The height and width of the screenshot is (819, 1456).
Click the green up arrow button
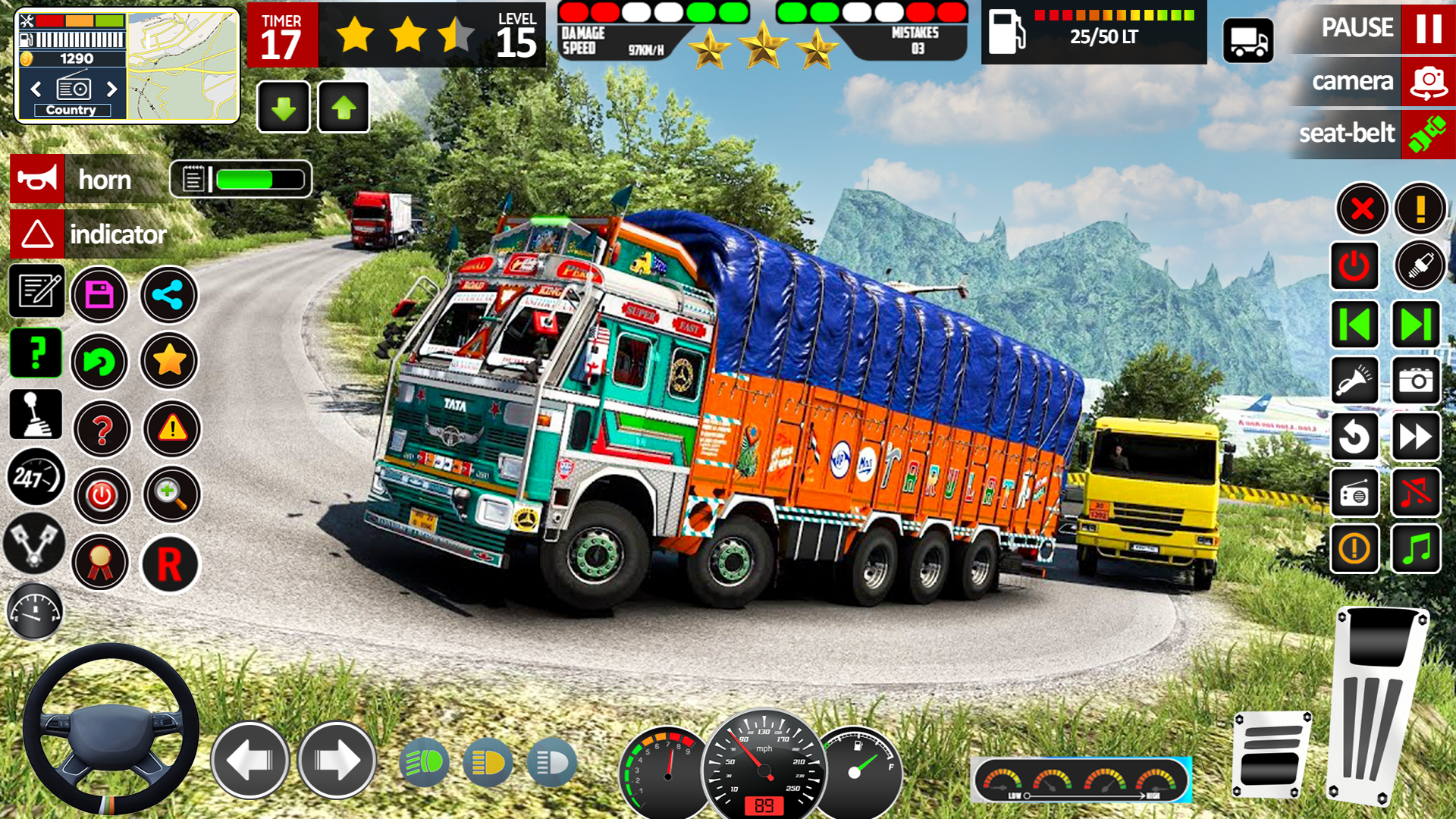click(x=344, y=108)
